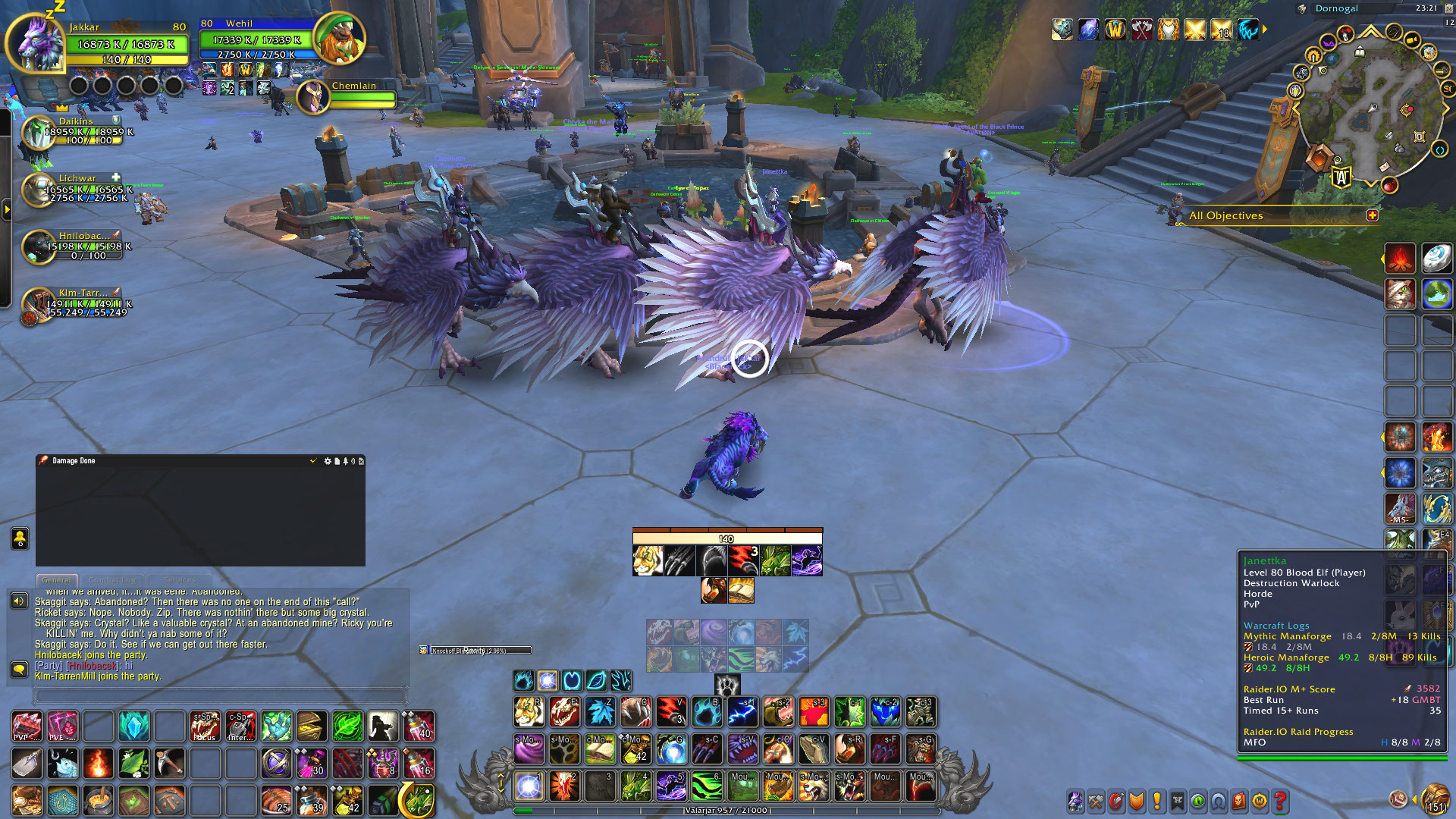1456x819 pixels.
Task: Toggle the bell notification on Damage Done bar
Action: point(346,460)
